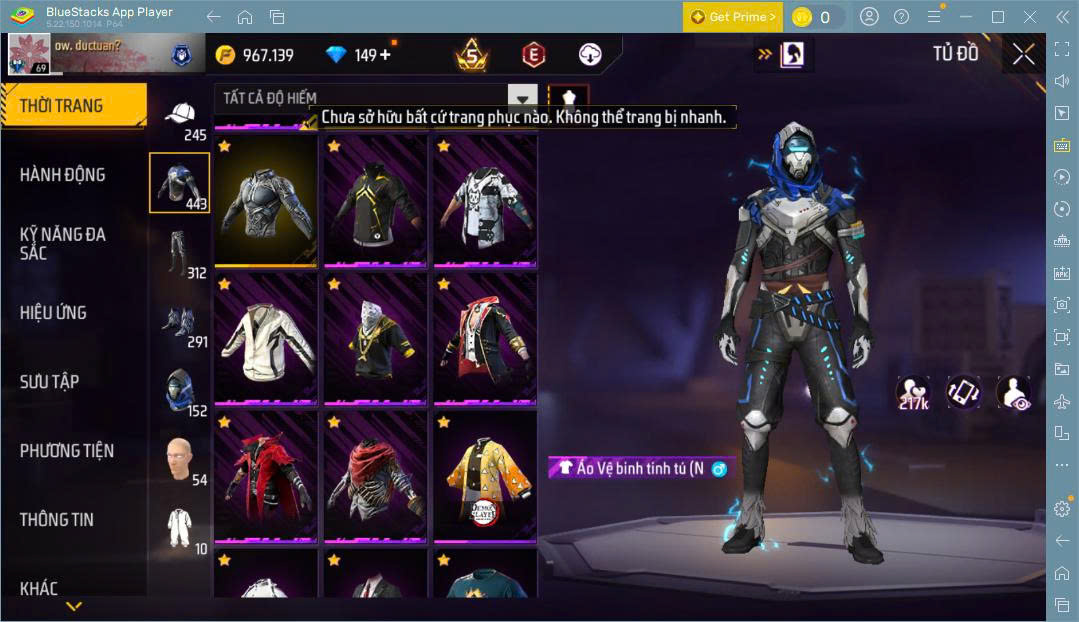Image resolution: width=1079 pixels, height=622 pixels.
Task: Toggle the character view eye icon
Action: click(1013, 392)
